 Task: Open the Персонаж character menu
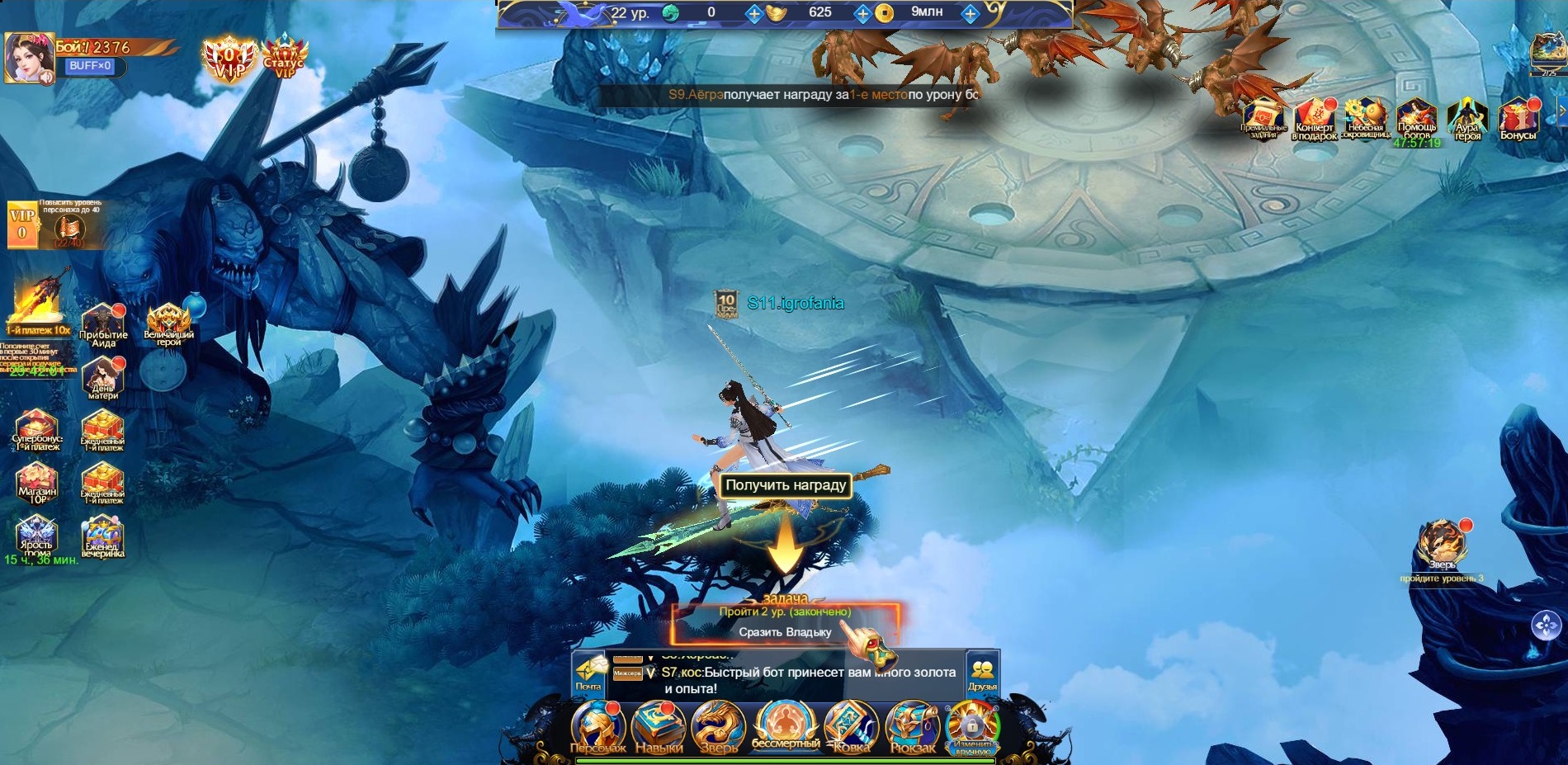click(x=597, y=727)
